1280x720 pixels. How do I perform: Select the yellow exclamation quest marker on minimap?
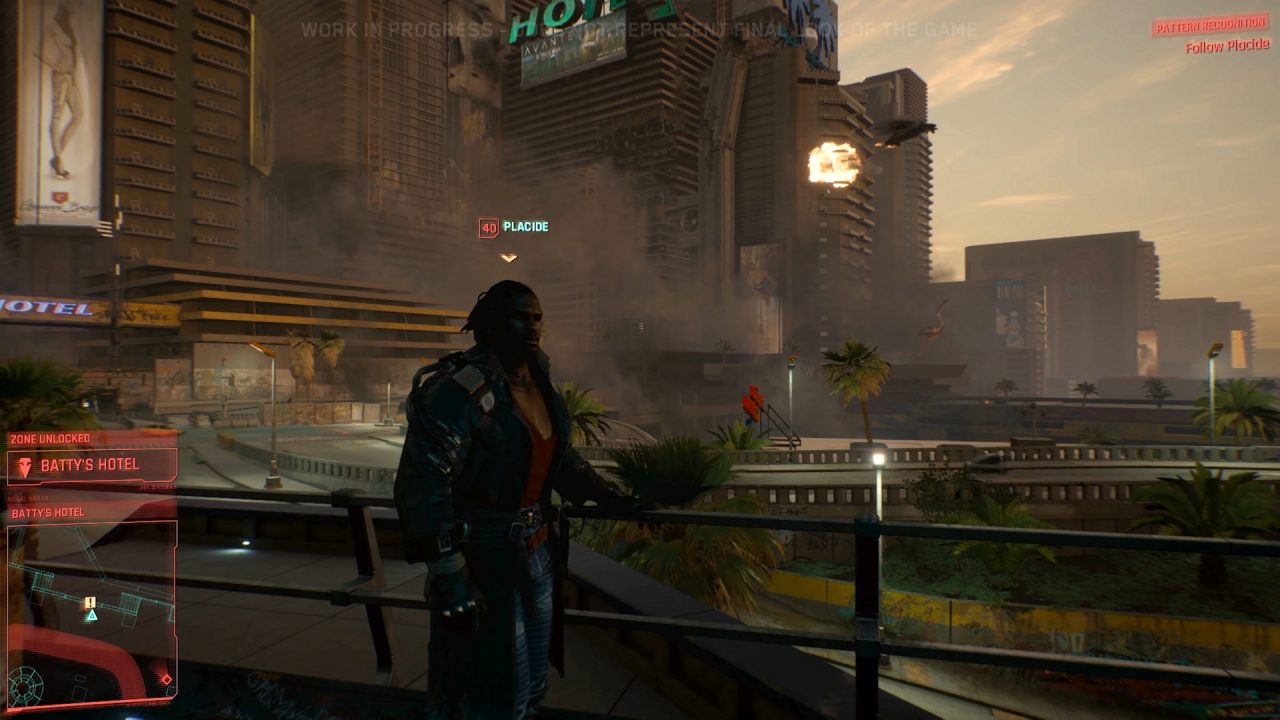90,602
